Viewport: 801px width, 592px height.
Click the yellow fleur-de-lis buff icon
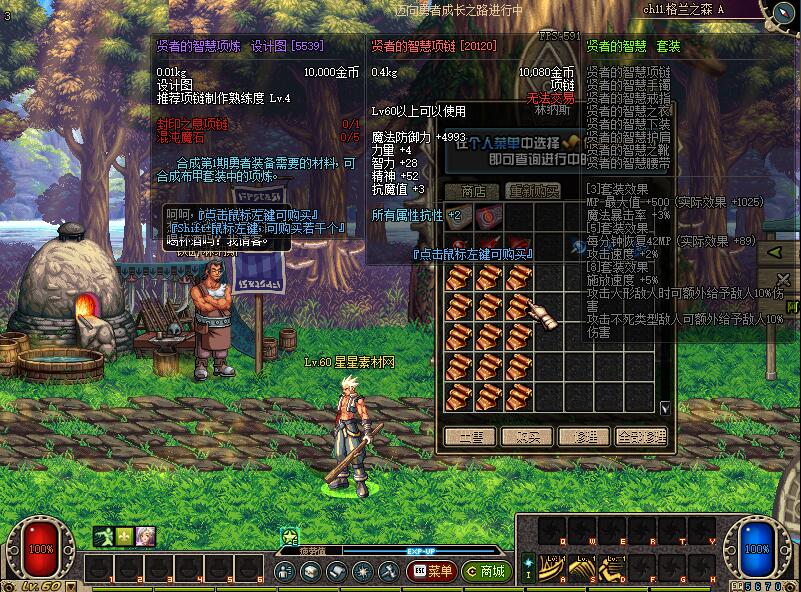[x=125, y=537]
